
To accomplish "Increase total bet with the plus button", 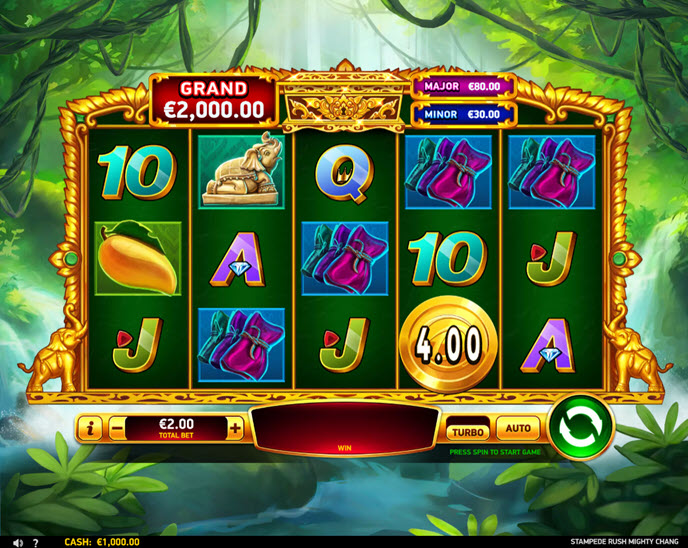I will (x=235, y=429).
